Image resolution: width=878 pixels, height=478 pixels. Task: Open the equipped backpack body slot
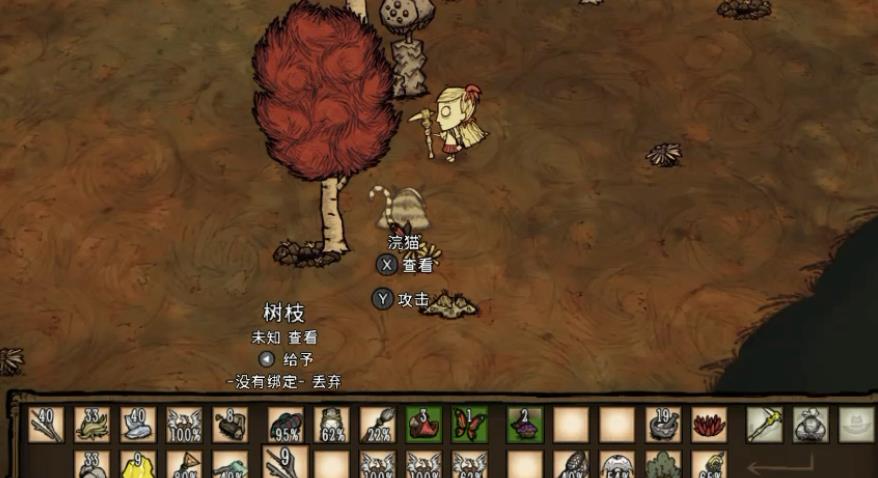click(x=811, y=424)
